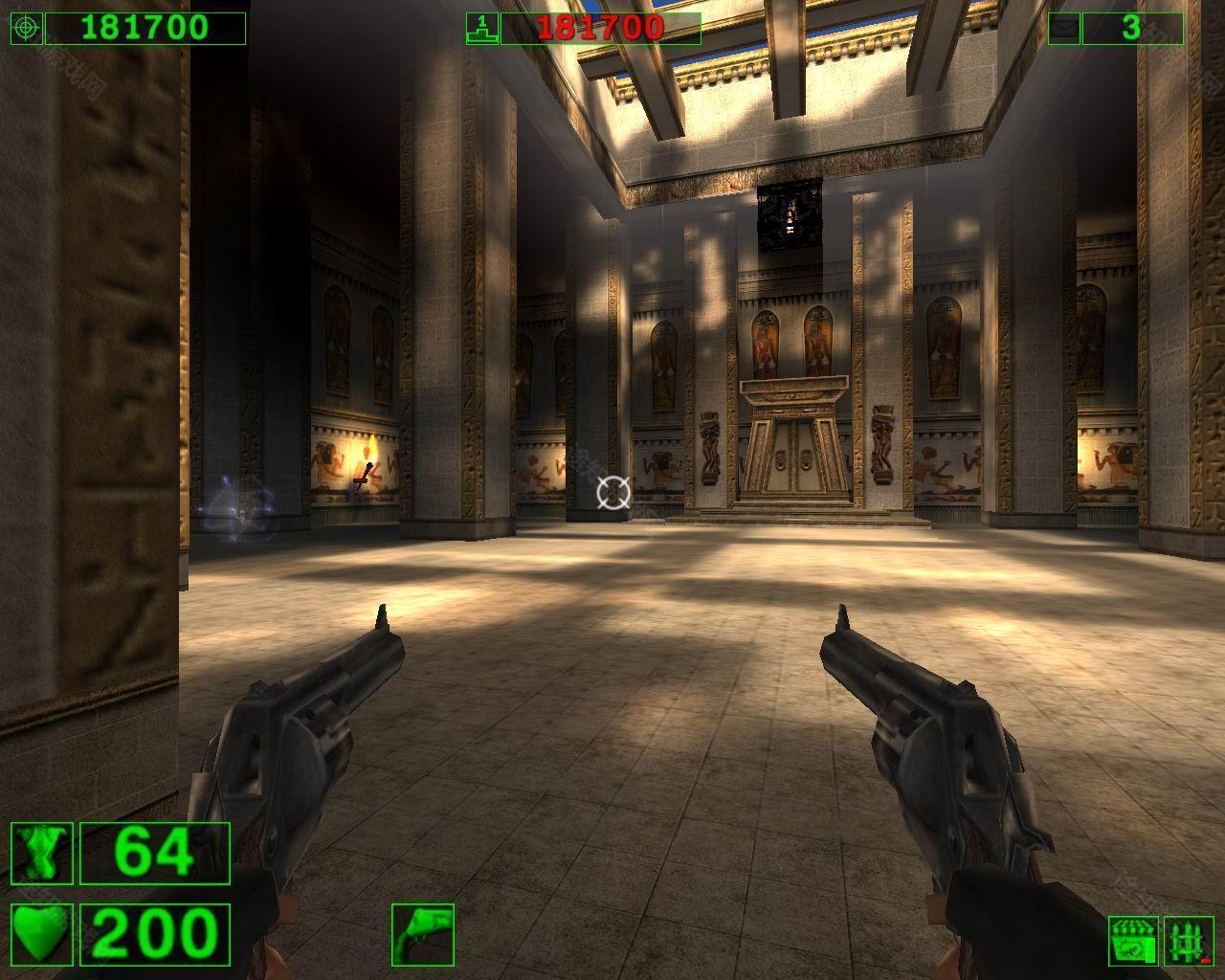The image size is (1225, 980).
Task: Select the rockets ammo icon
Action: tap(1189, 941)
